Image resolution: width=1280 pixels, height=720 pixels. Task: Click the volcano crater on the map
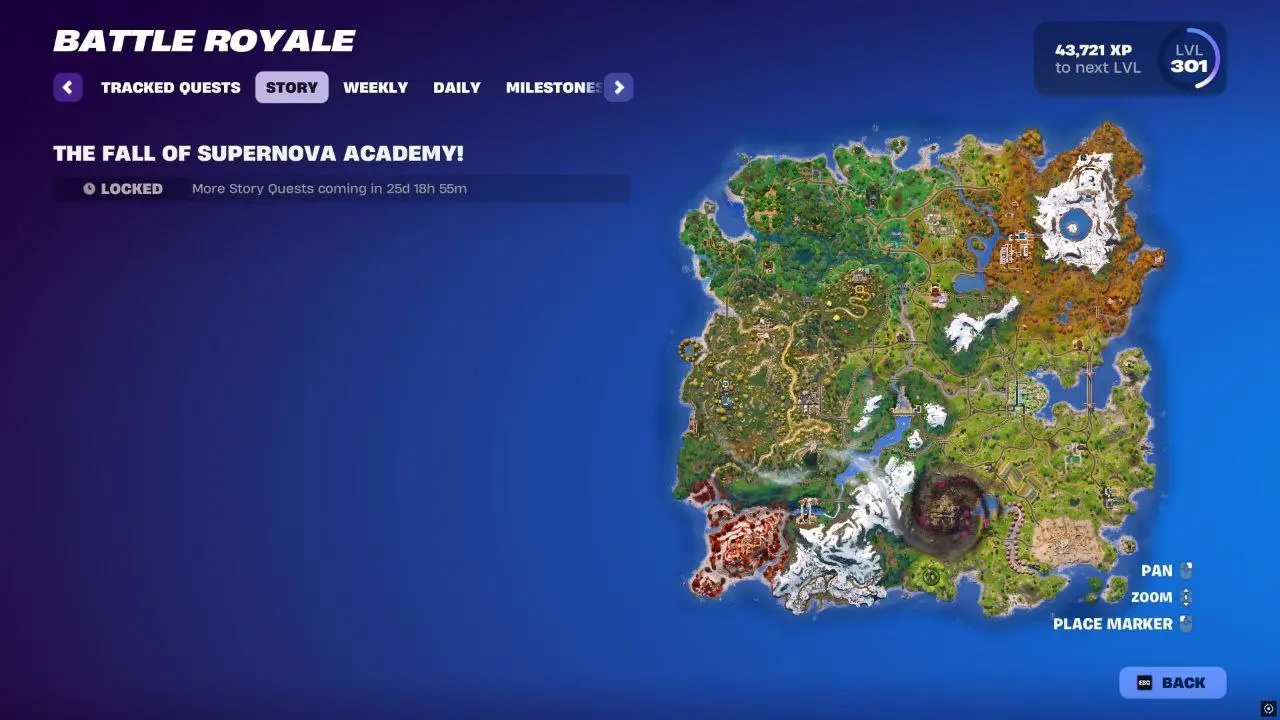click(943, 510)
